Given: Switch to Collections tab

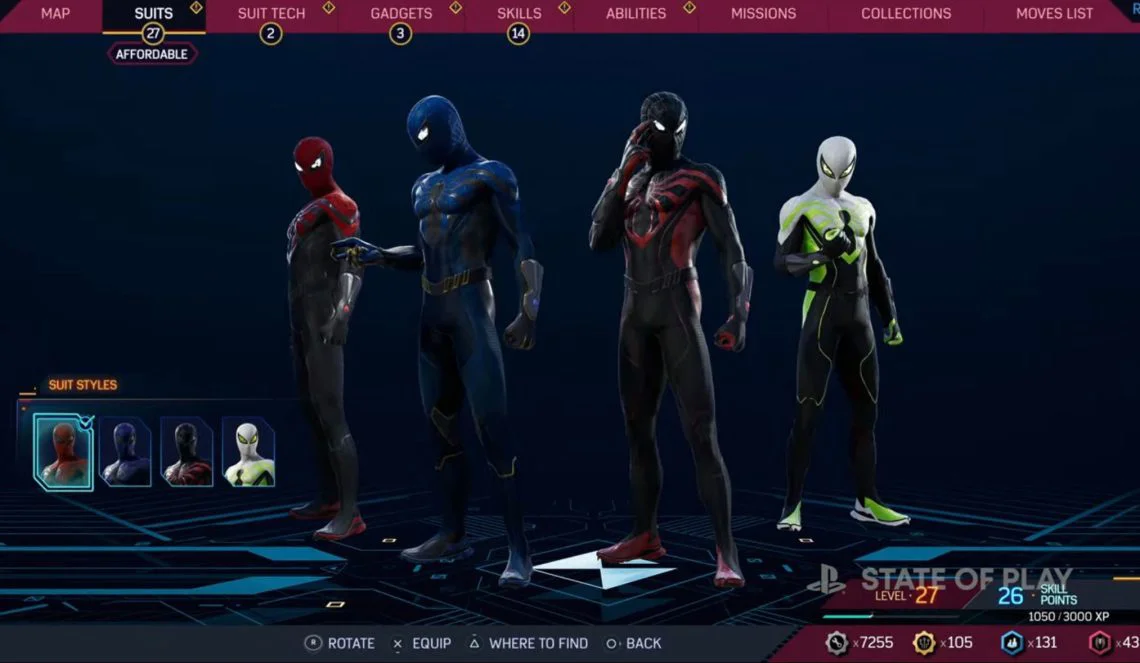Looking at the screenshot, I should (x=906, y=14).
